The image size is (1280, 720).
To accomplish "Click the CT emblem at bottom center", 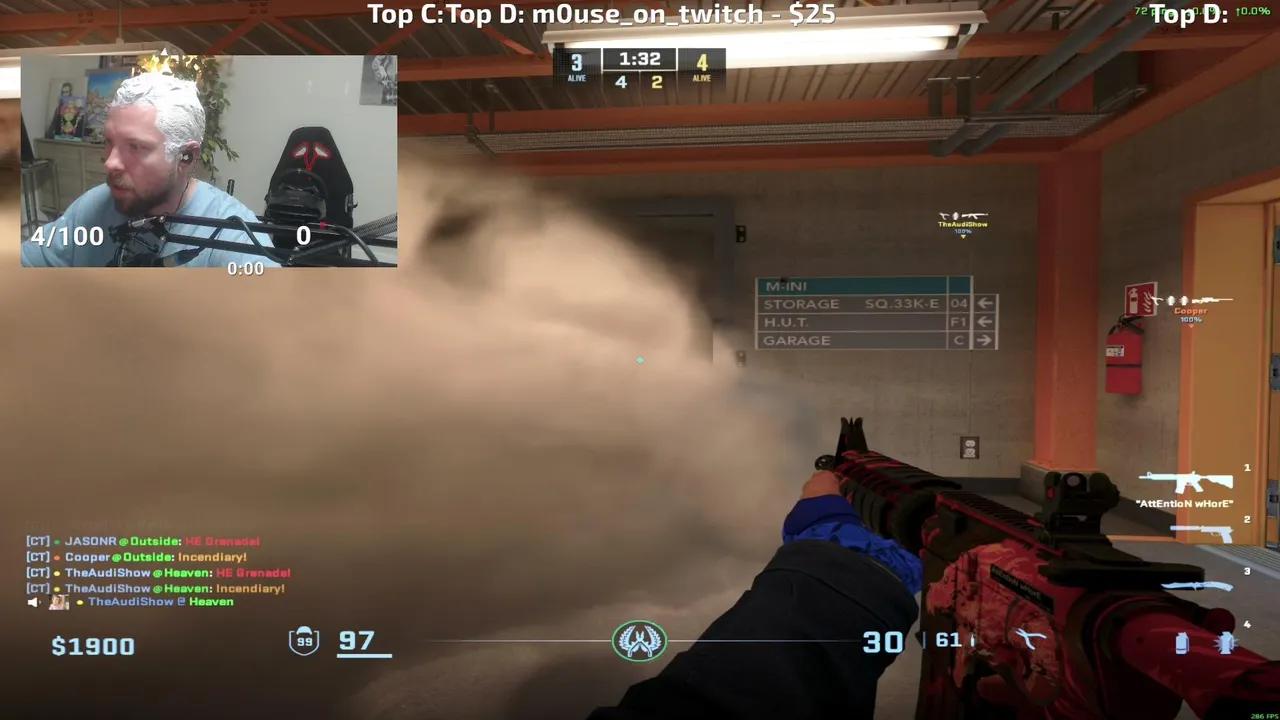I will click(640, 641).
